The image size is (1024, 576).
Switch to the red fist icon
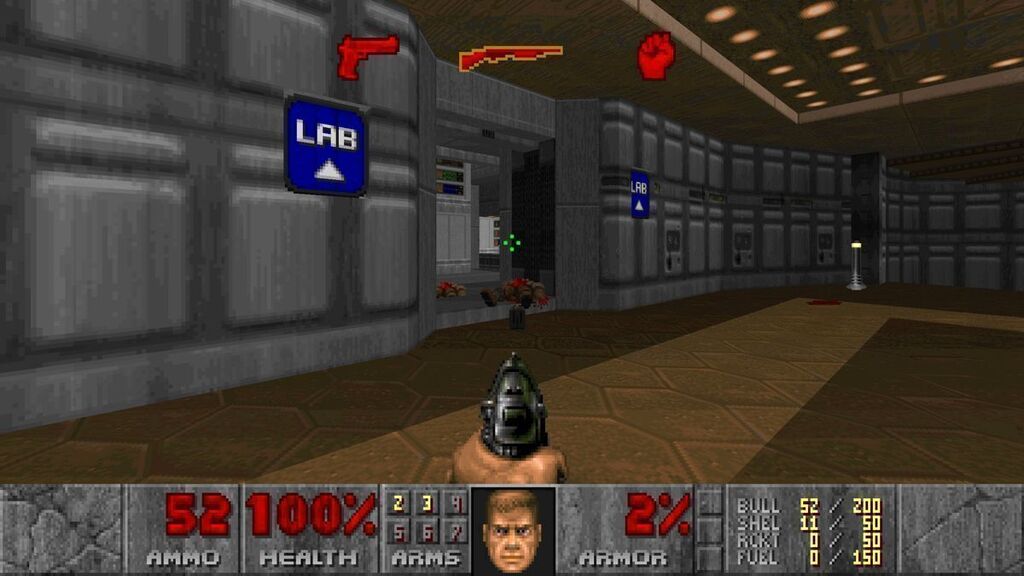(x=656, y=54)
